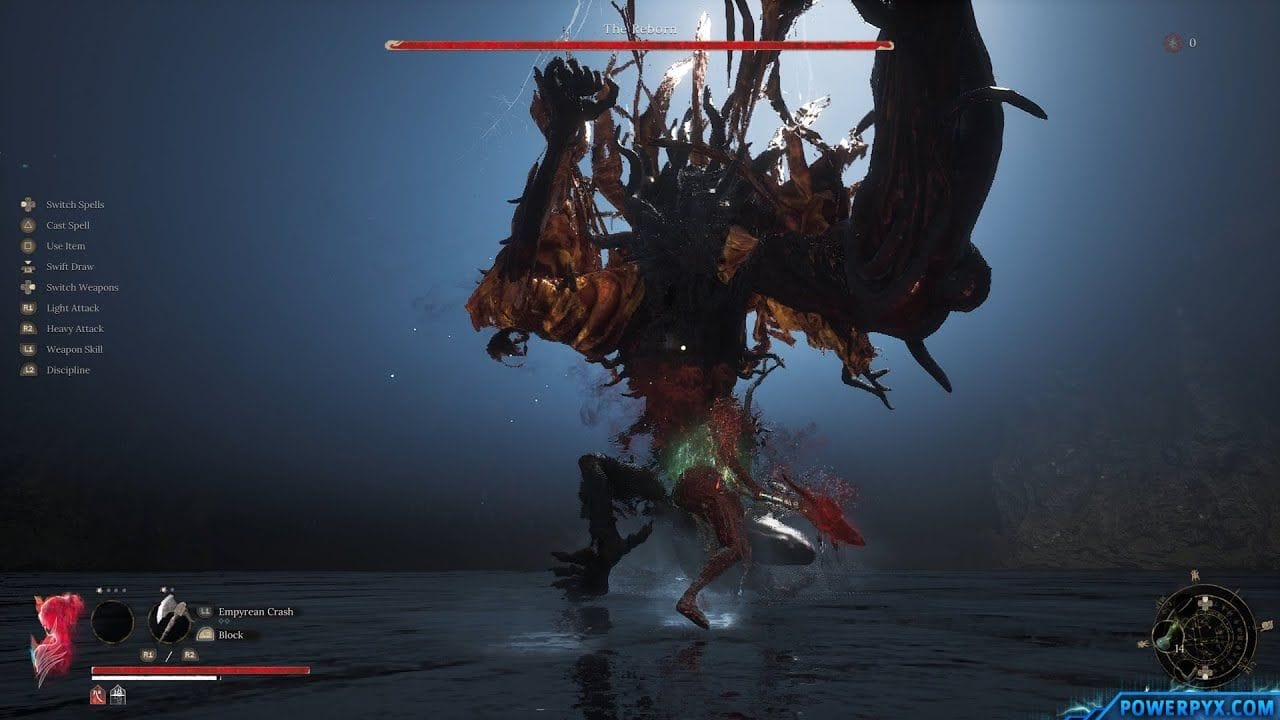This screenshot has height=720, width=1280.
Task: Select the Empyrean Crash weapon skill label
Action: coord(256,612)
